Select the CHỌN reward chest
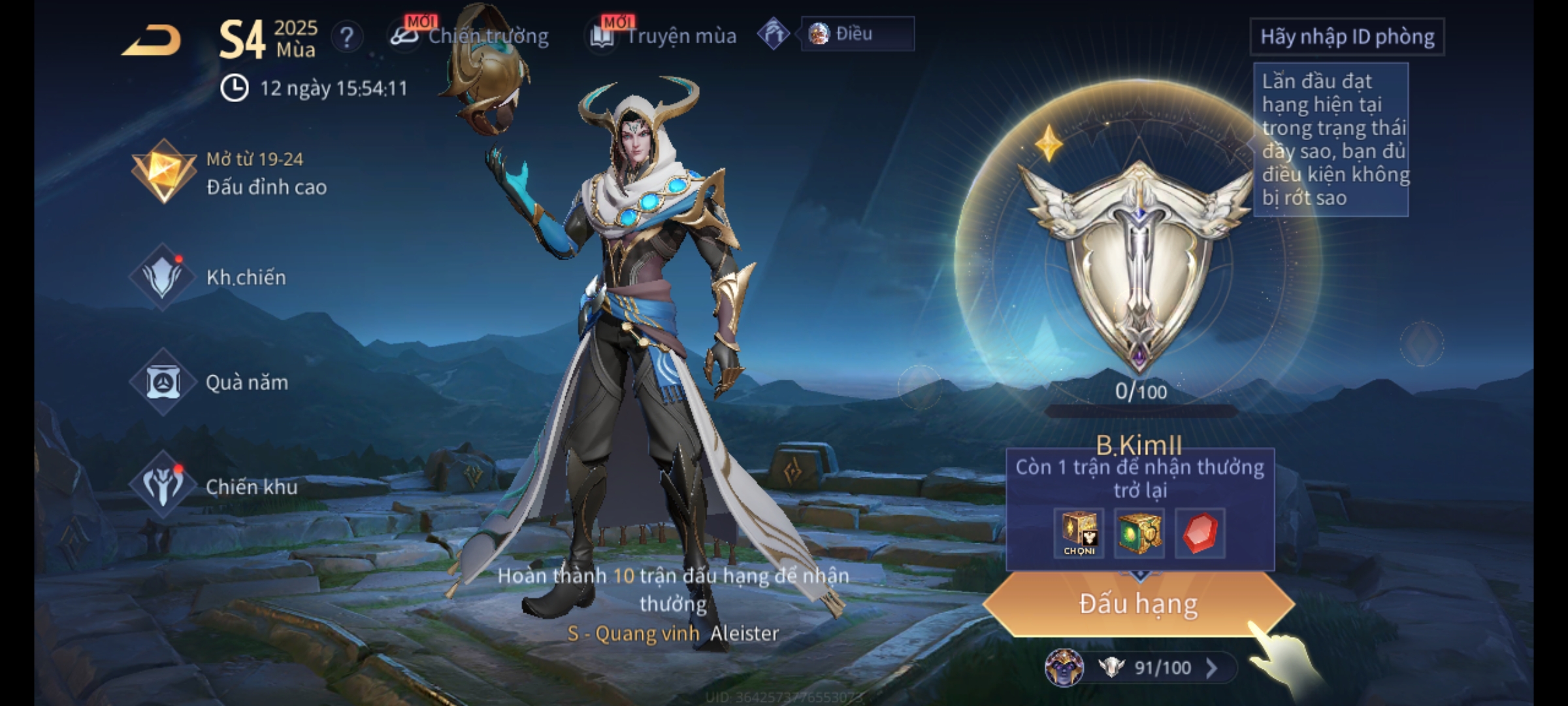Screen dimensions: 1568x706 click(1079, 533)
